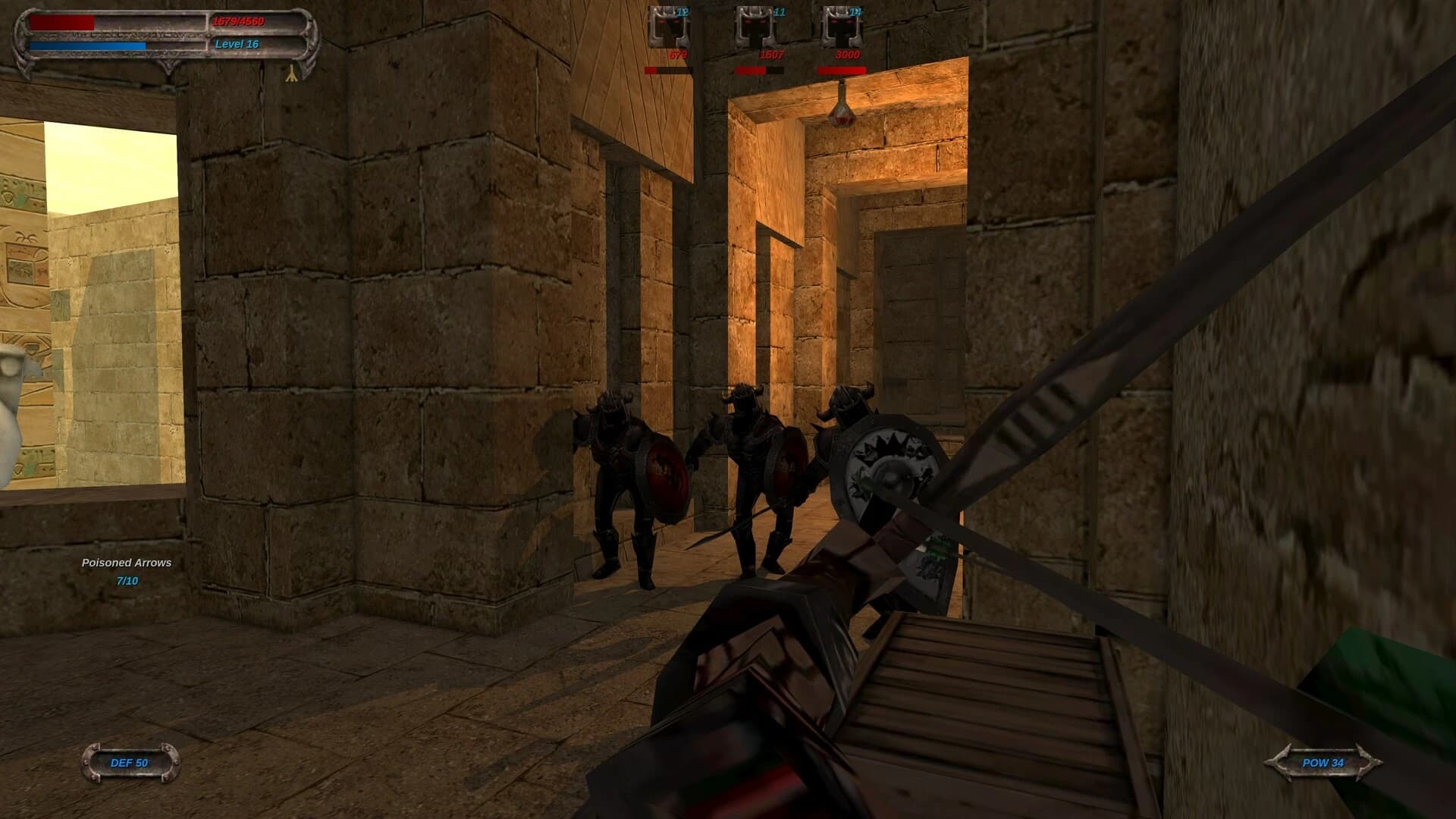The width and height of the screenshot is (1456, 819).
Task: Select the level 11 enemy helmet icon
Action: coord(756,28)
